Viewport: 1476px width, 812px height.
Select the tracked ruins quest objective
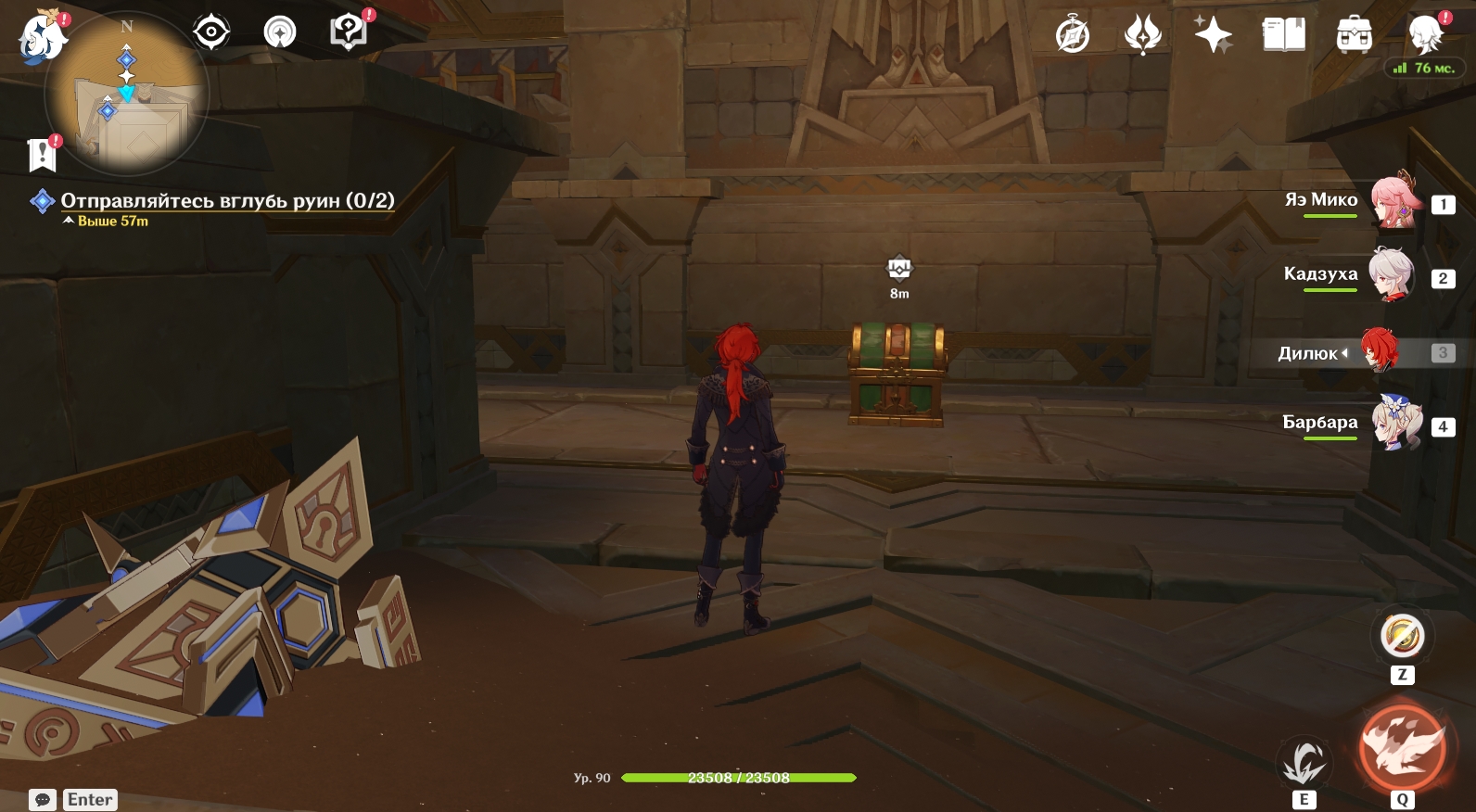tap(227, 200)
